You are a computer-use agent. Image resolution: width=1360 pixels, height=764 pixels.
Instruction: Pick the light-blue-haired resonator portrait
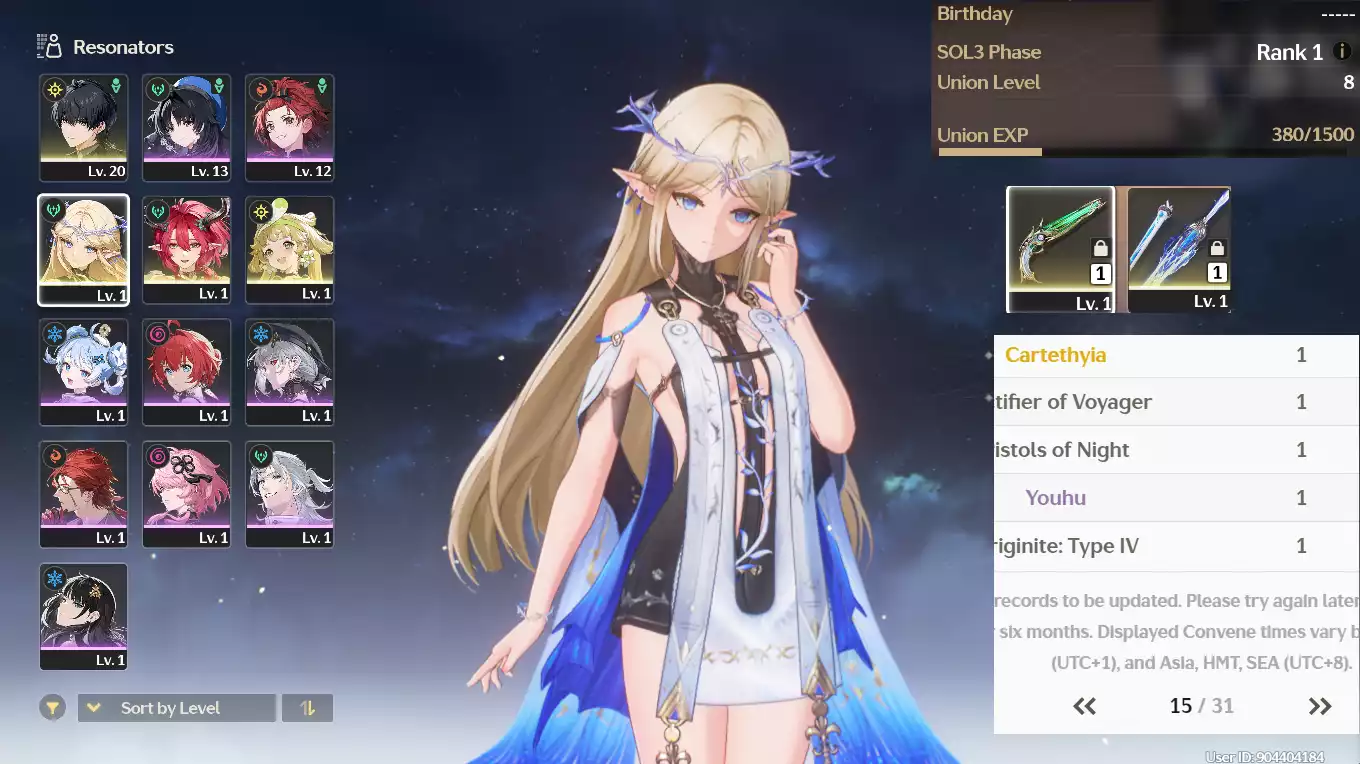pos(84,372)
